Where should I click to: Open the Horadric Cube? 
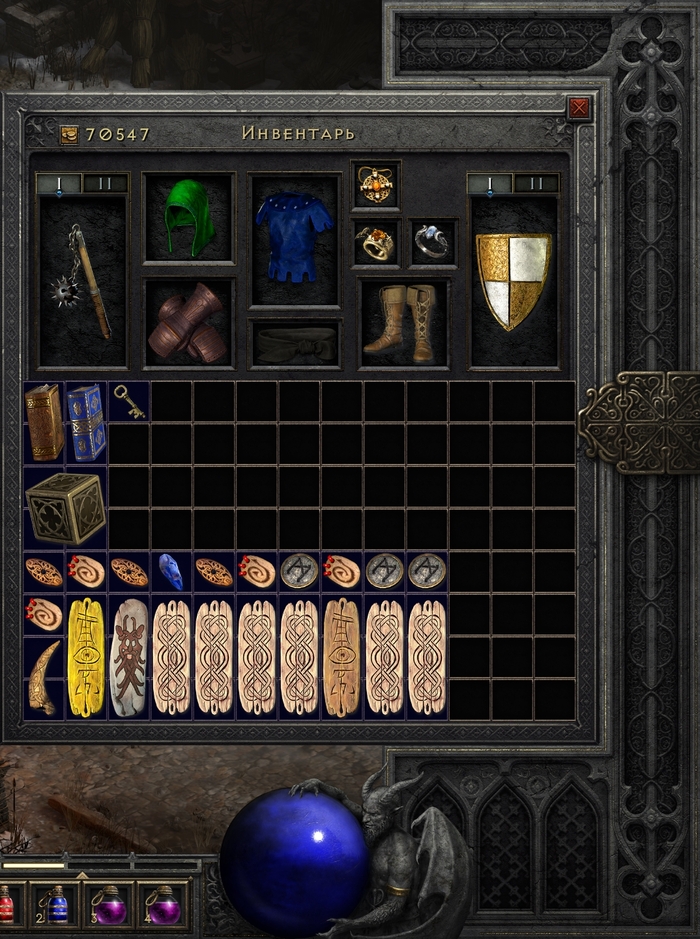(65, 508)
